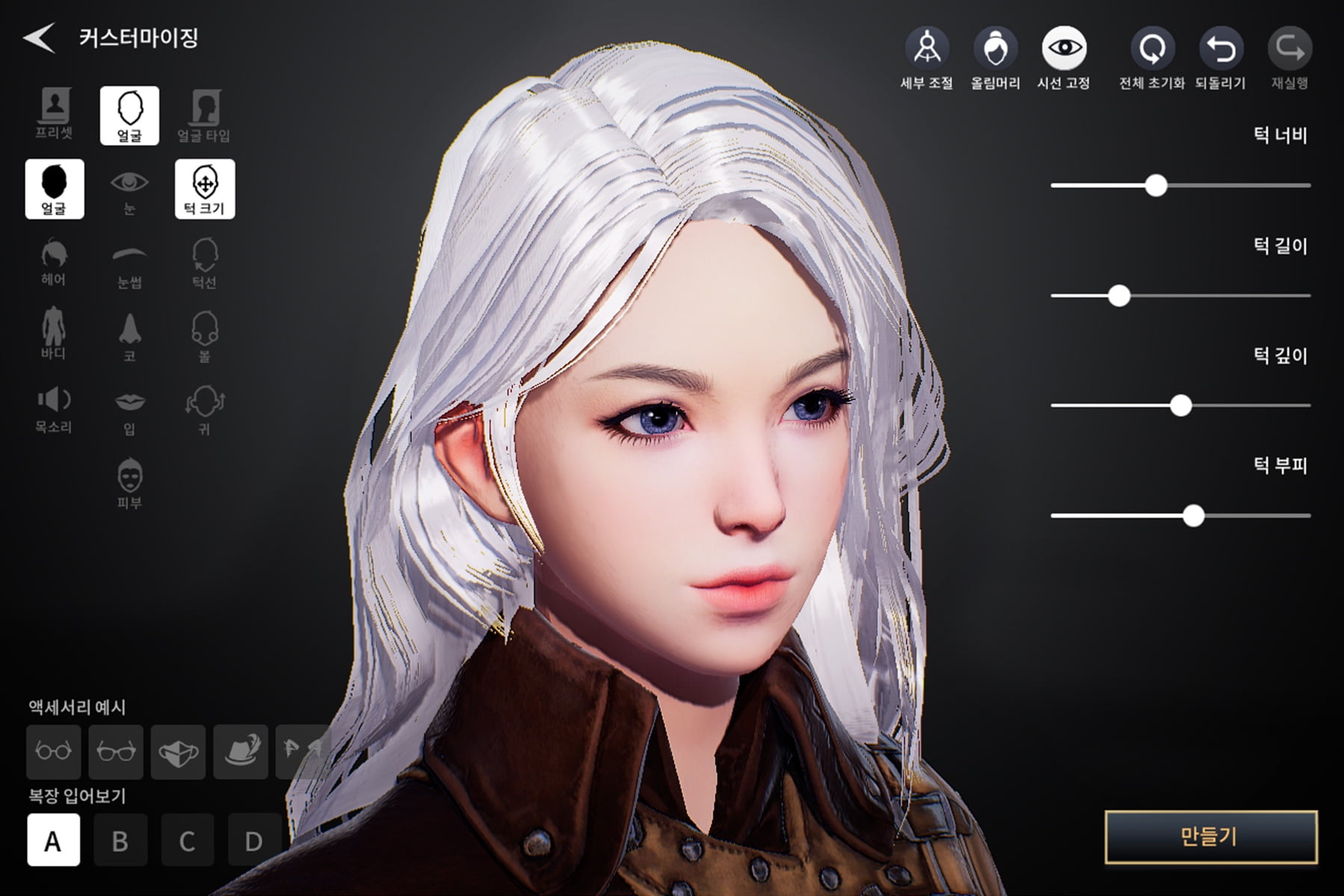The height and width of the screenshot is (896, 1344).
Task: Try on outfit B
Action: [120, 841]
